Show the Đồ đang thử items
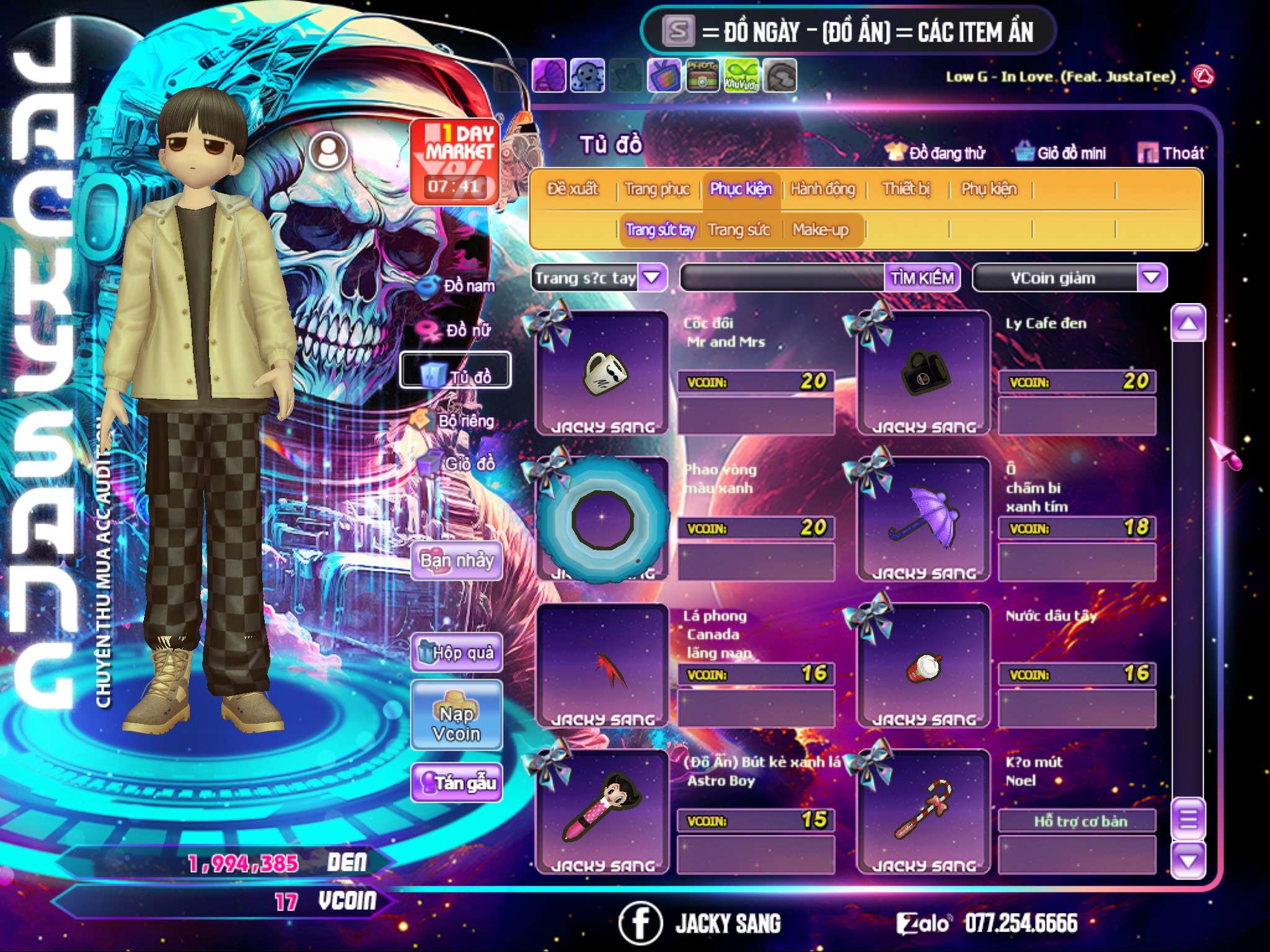This screenshot has height=952, width=1270. pyautogui.click(x=936, y=153)
